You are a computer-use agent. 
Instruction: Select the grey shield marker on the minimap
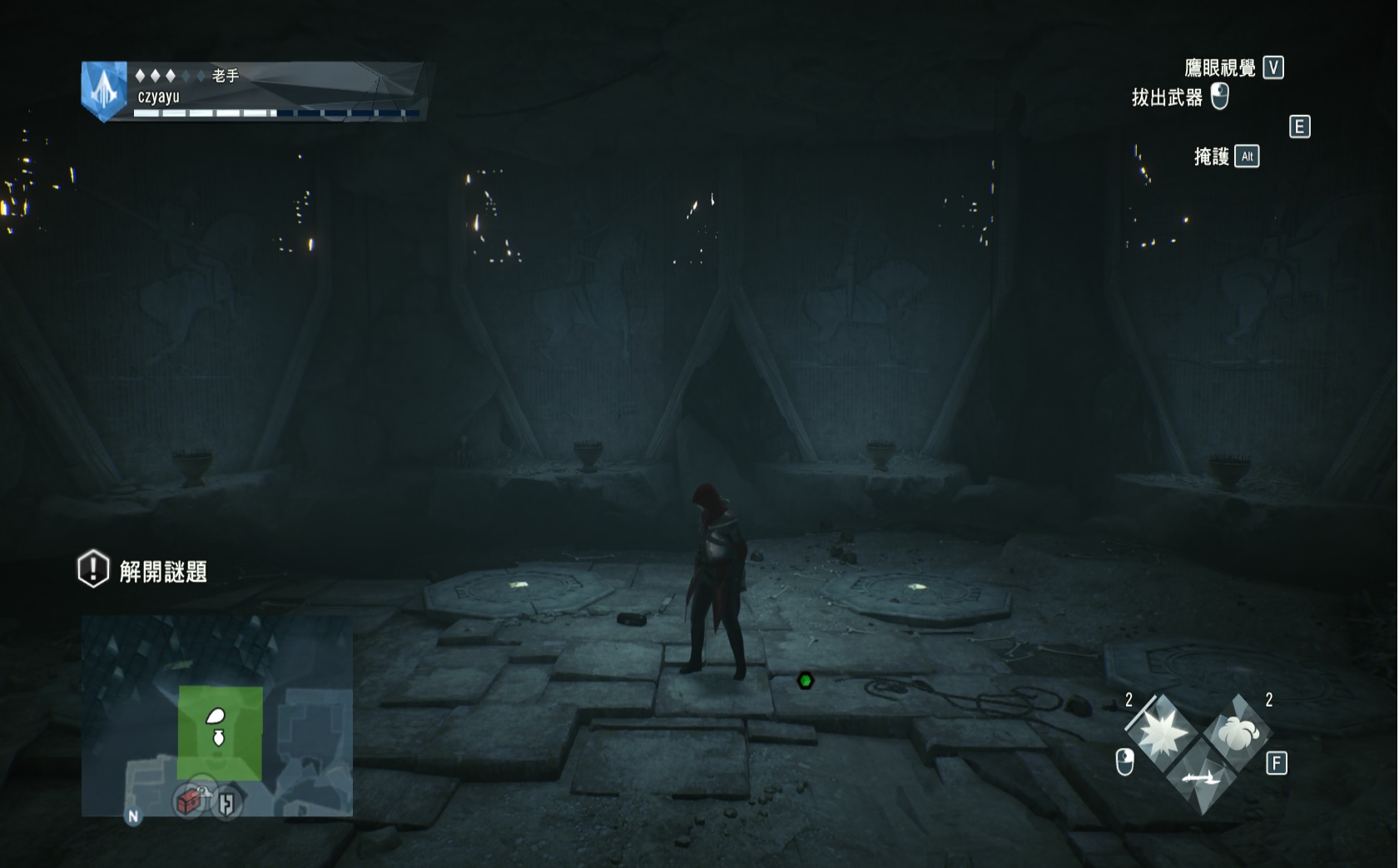227,803
